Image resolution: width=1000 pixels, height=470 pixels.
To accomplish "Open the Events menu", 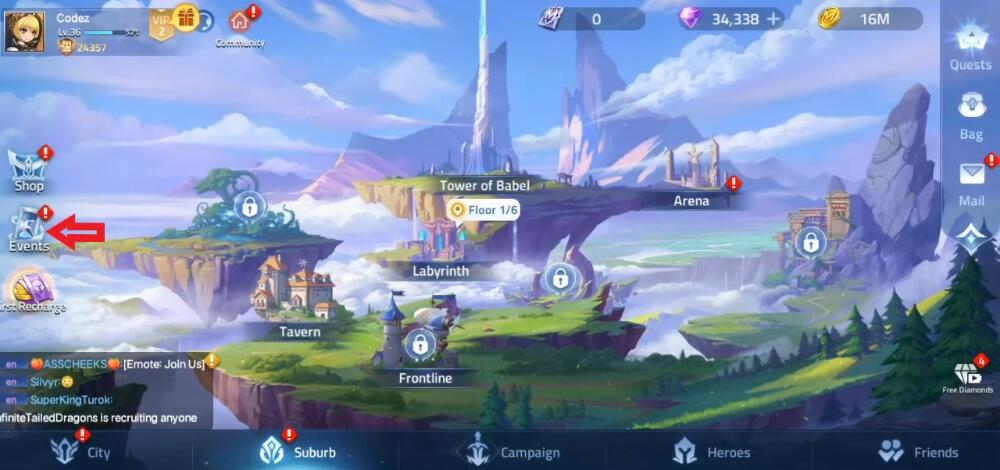I will 28,230.
